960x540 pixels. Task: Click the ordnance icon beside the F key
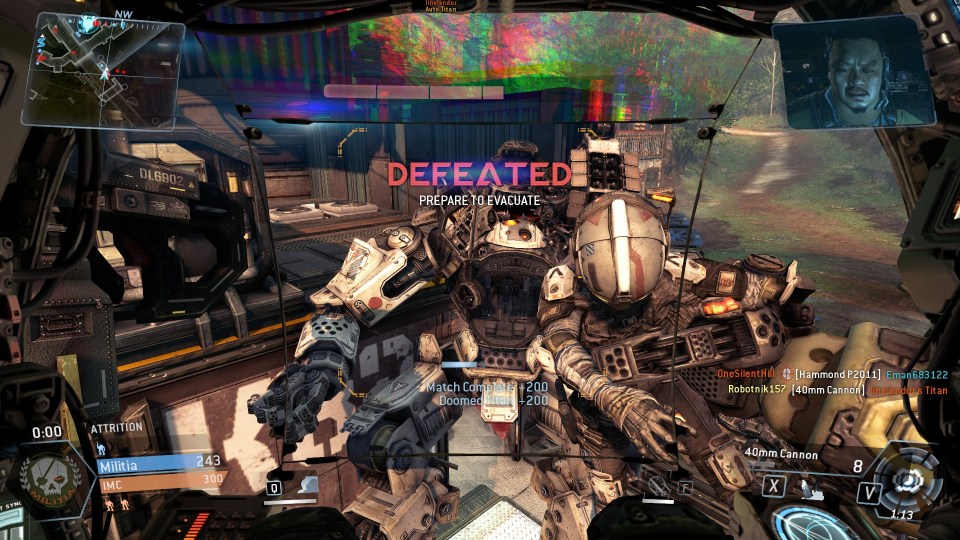pos(657,486)
